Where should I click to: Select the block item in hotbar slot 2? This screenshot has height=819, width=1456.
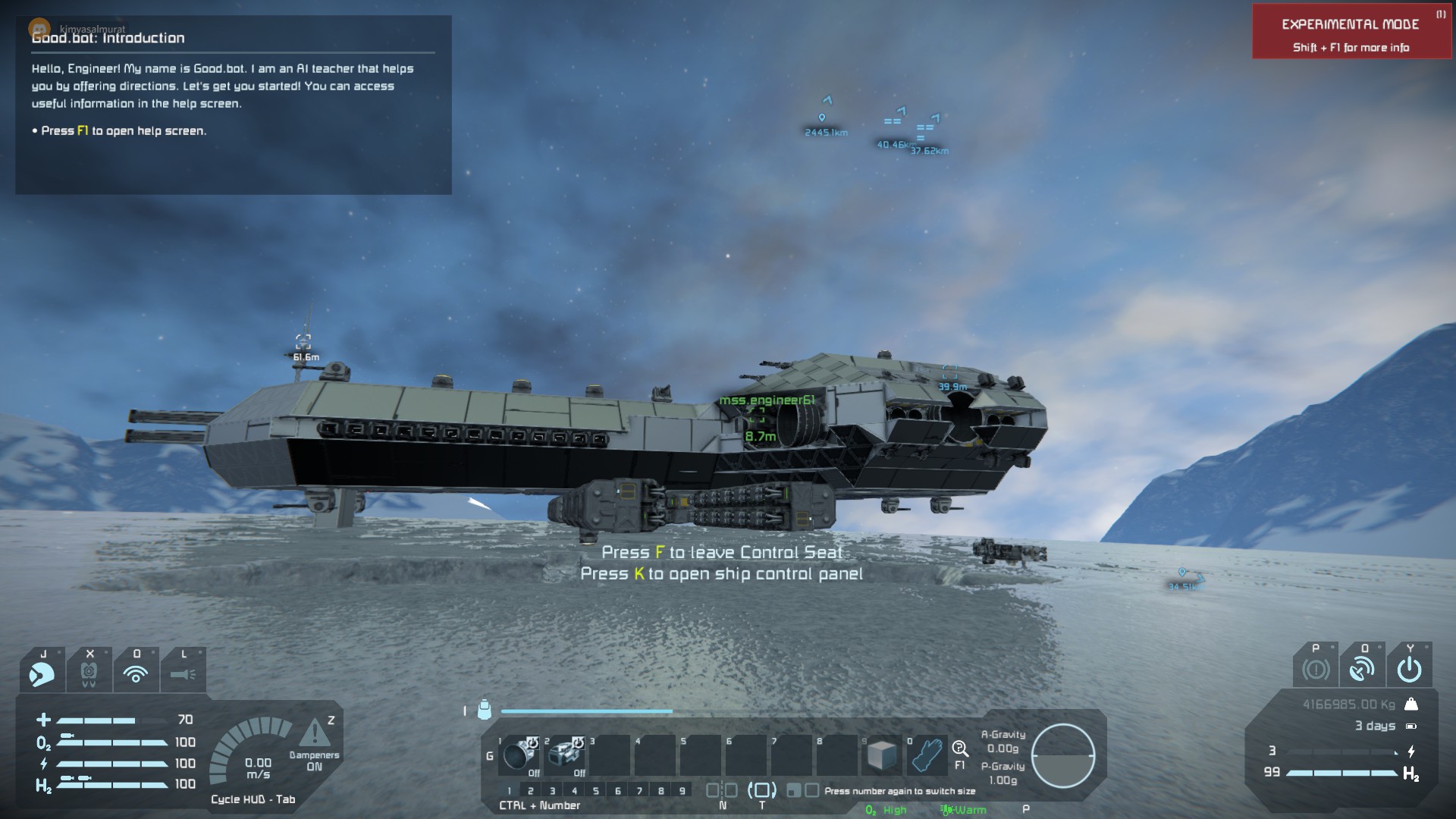coord(565,755)
